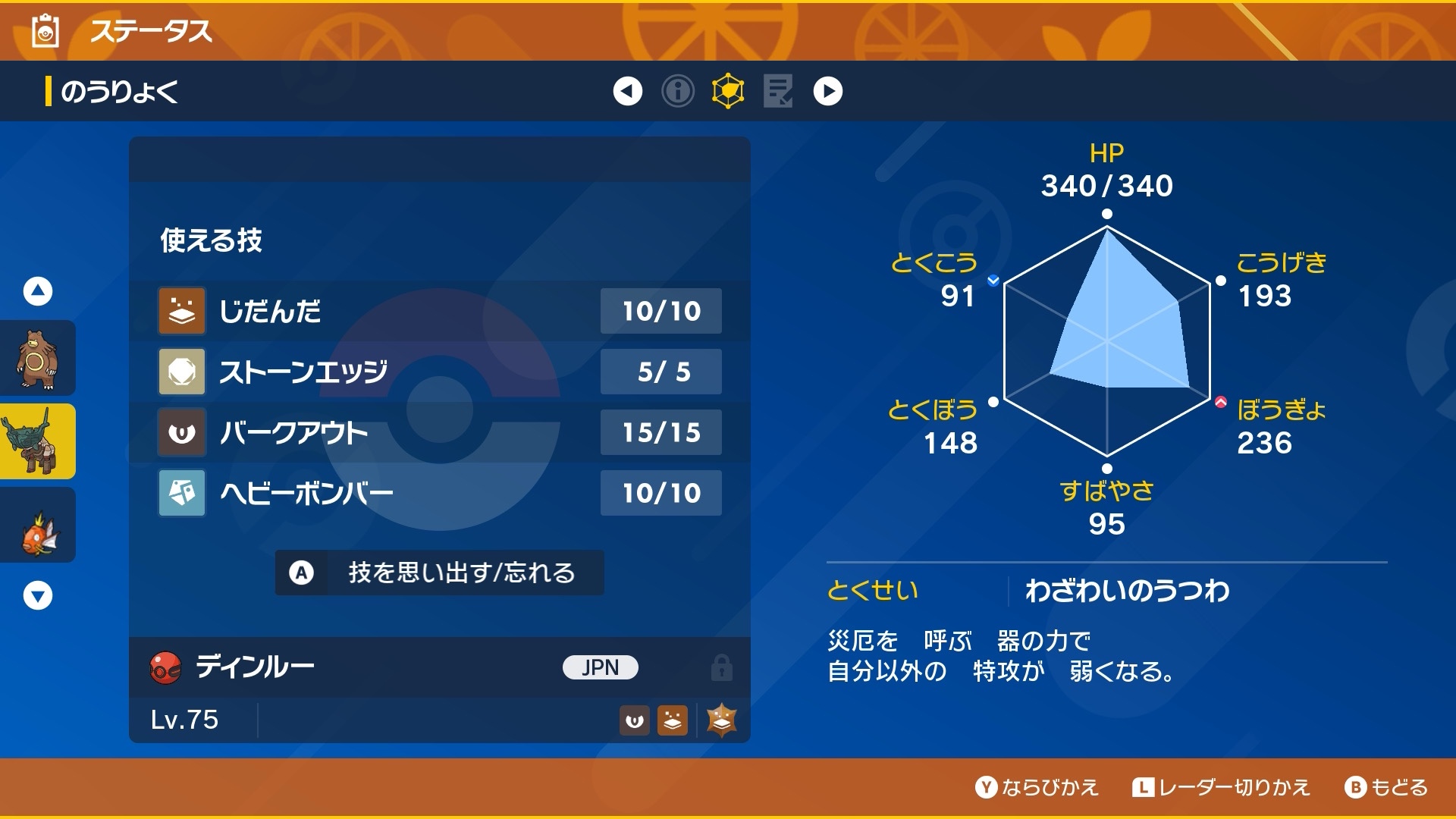The image size is (1456, 819).
Task: Pick the ヘビーボンバー move row
Action: click(440, 493)
